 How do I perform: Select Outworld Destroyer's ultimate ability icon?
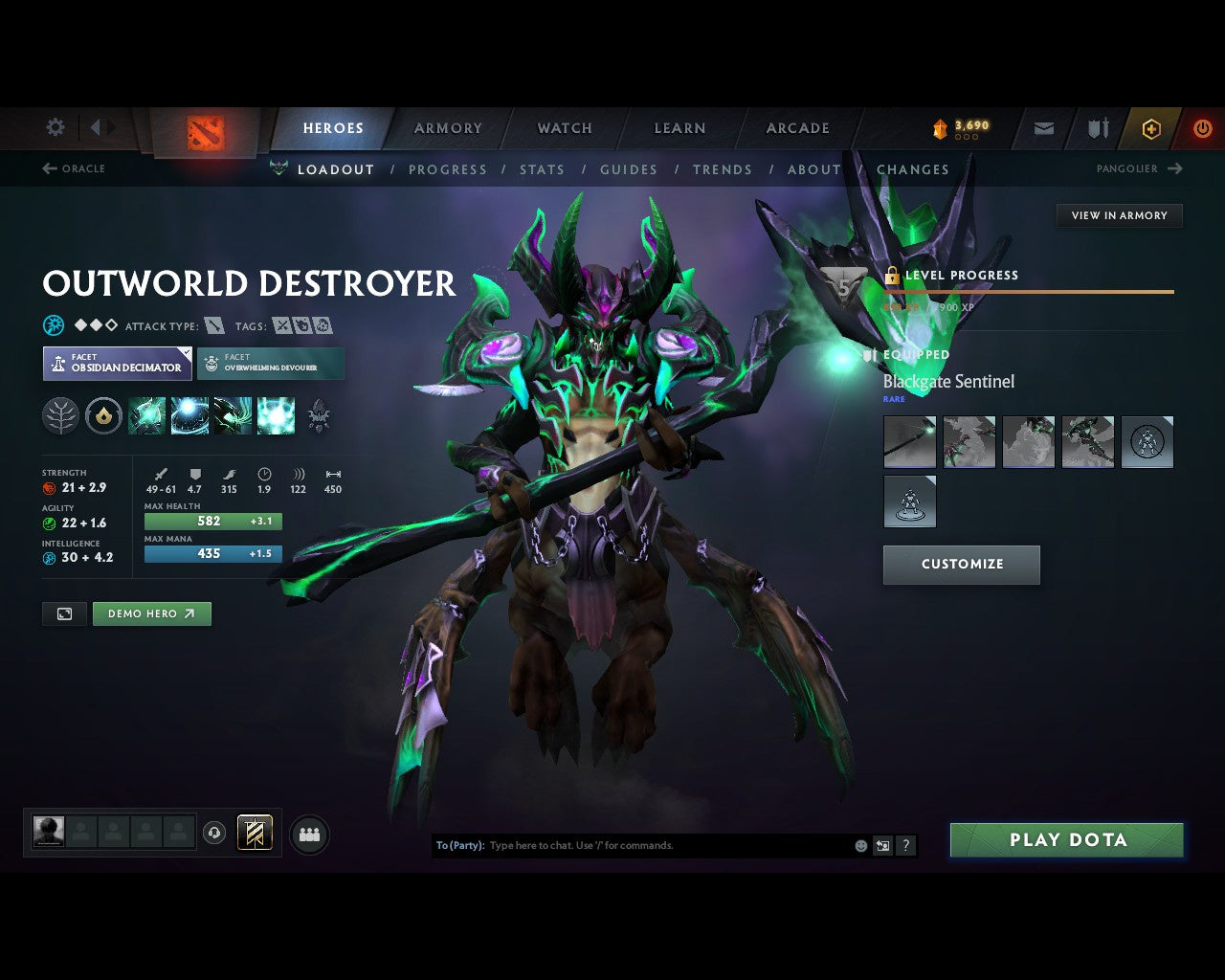276,415
